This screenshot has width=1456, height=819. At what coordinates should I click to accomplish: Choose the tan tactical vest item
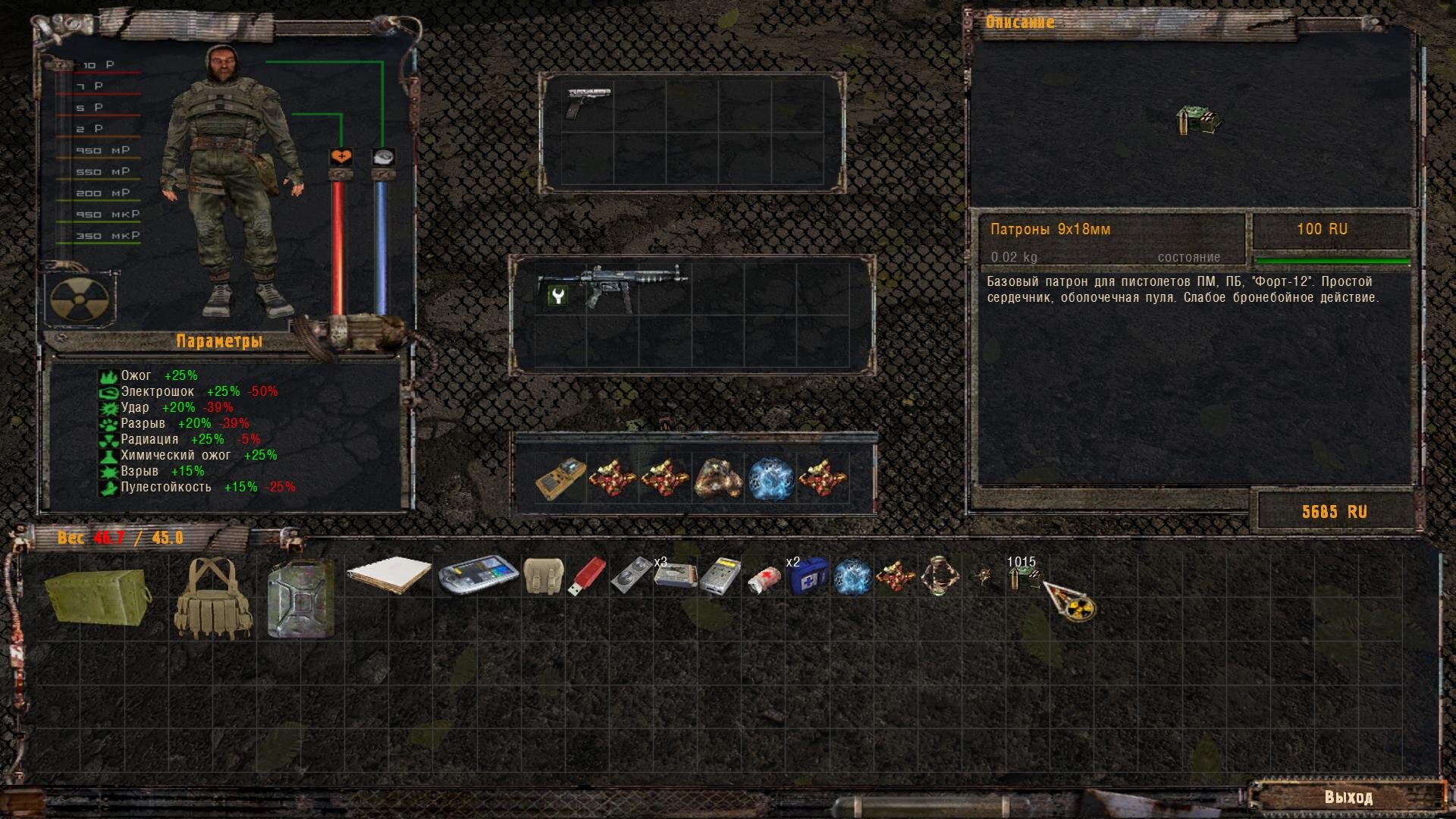tap(213, 598)
